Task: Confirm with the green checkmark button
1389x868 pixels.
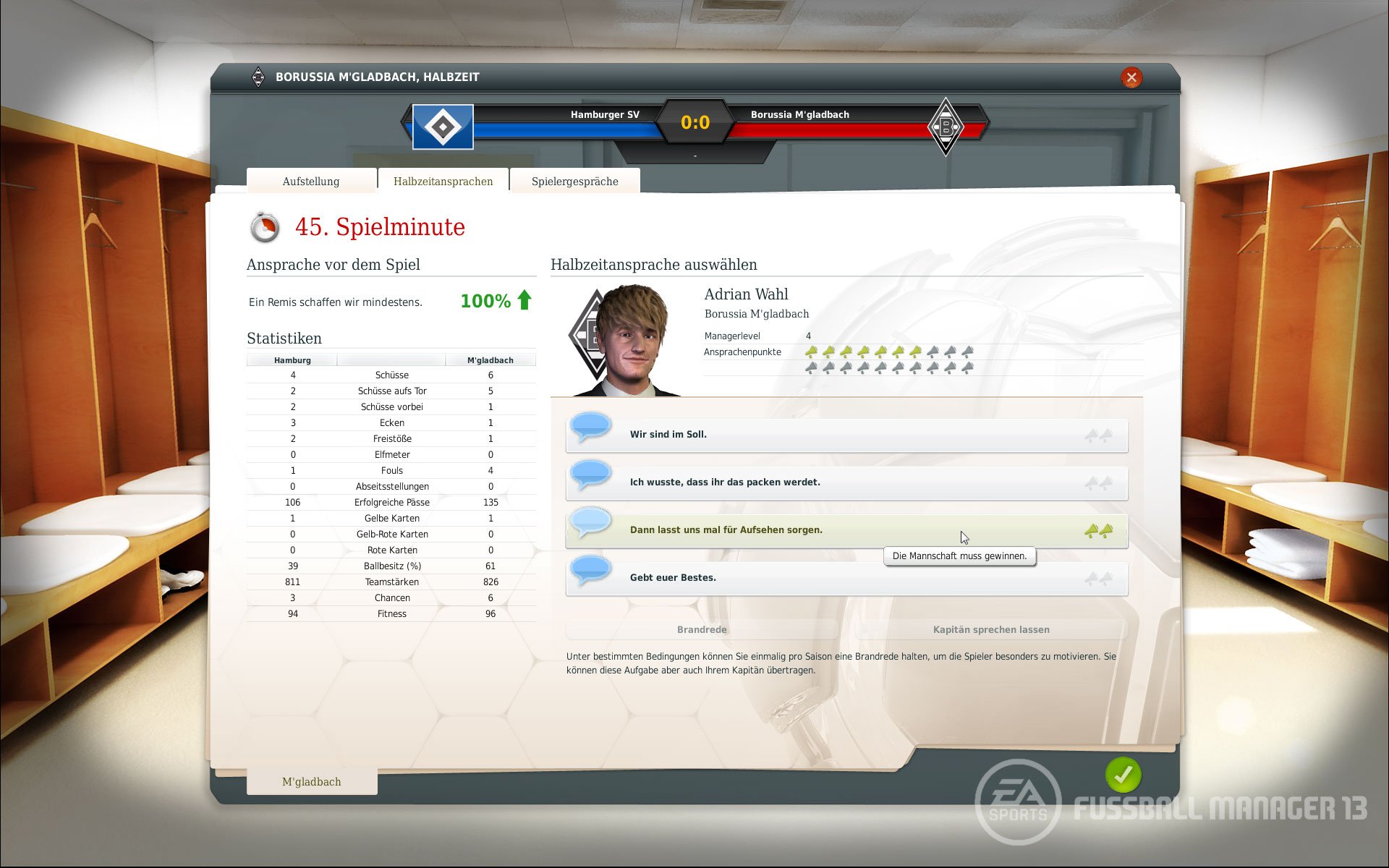Action: pyautogui.click(x=1123, y=775)
